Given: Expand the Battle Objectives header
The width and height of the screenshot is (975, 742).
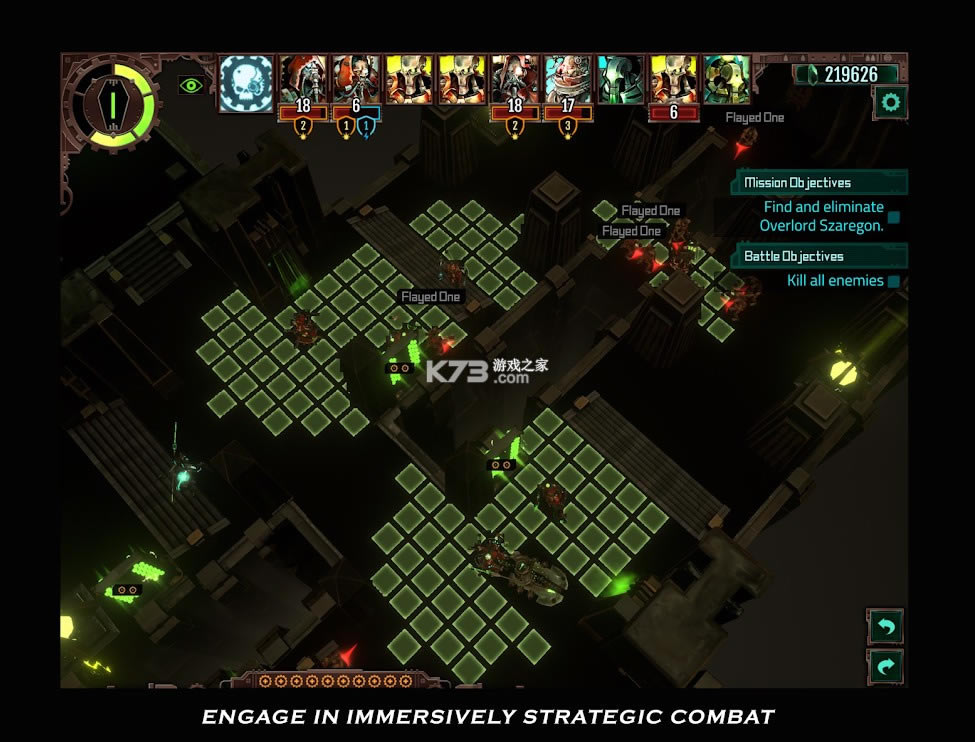Looking at the screenshot, I should pos(820,256).
